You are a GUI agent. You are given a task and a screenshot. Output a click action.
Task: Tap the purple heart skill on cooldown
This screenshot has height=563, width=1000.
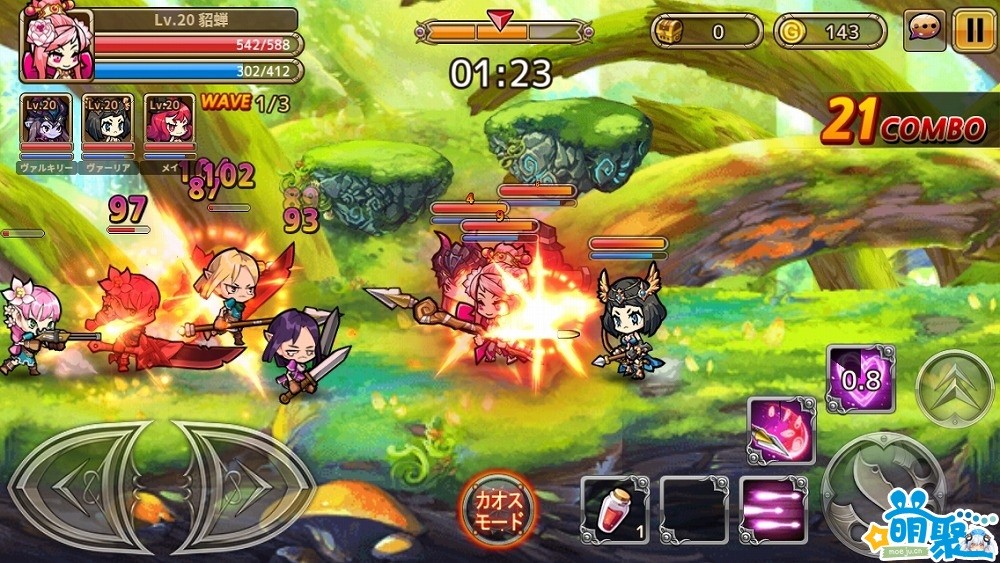(x=860, y=379)
